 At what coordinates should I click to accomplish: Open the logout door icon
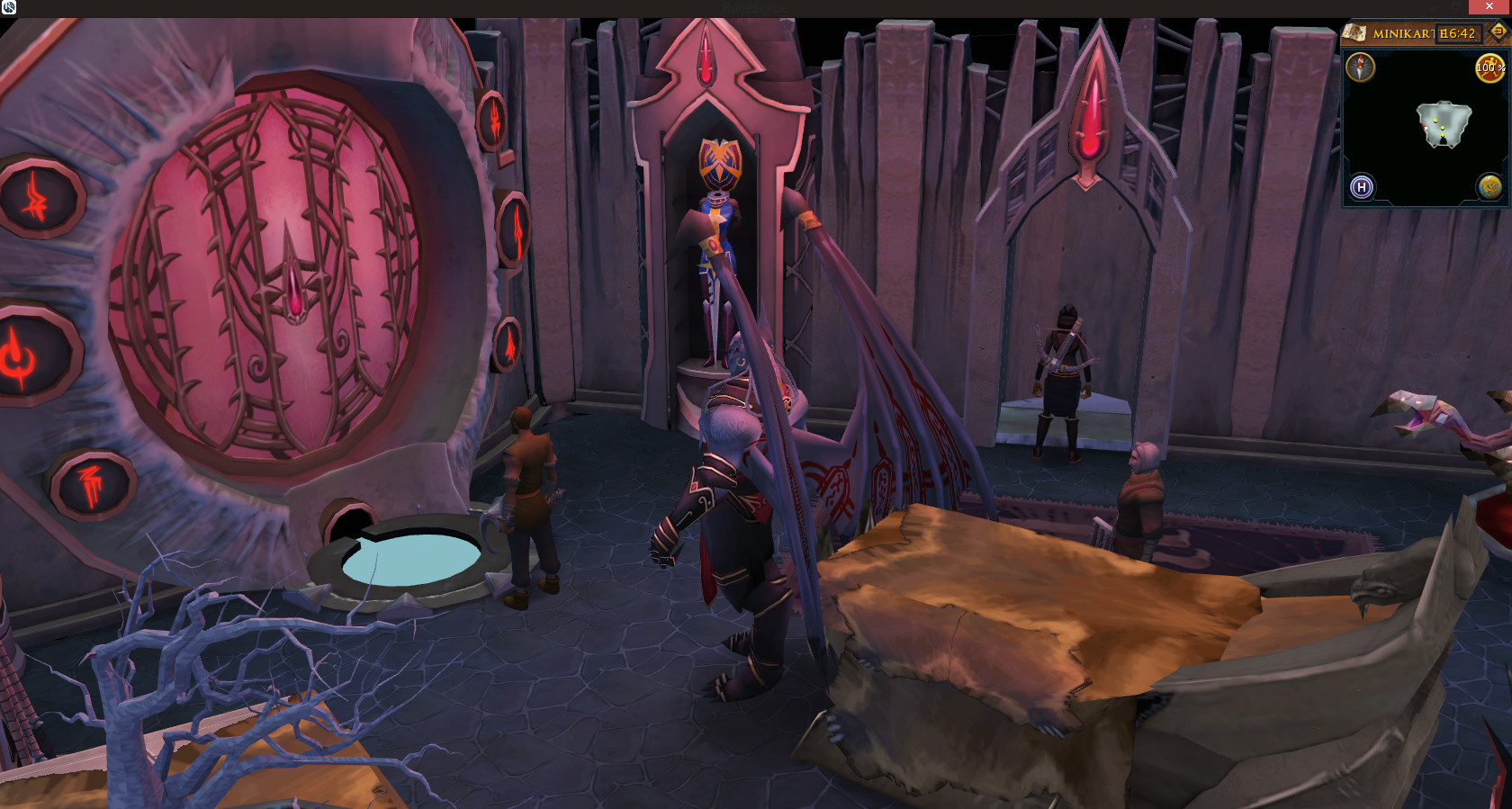pyautogui.click(x=1498, y=32)
